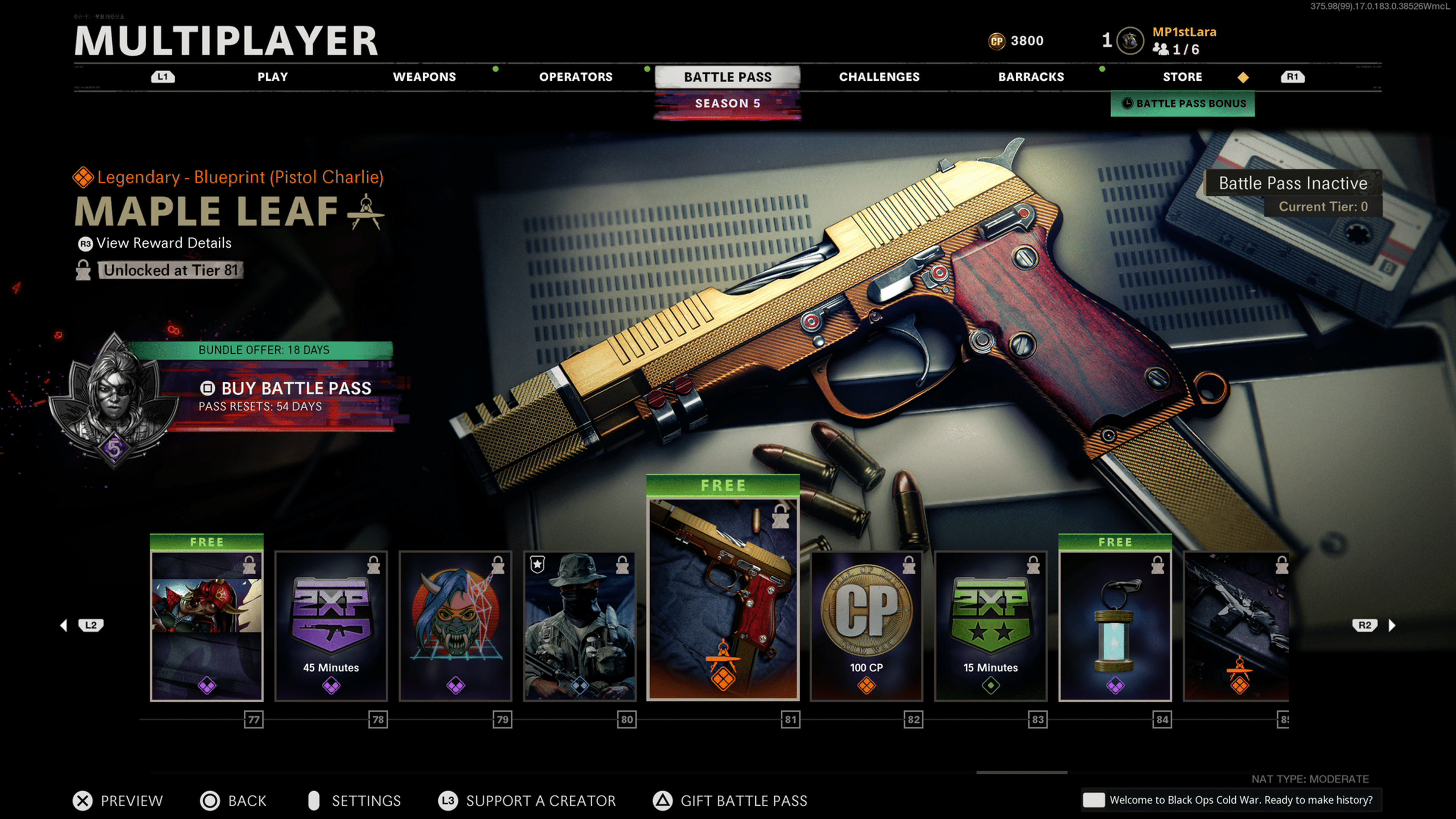Image resolution: width=1456 pixels, height=819 pixels.
Task: Select the rifle blueprint tile at tier 85
Action: click(x=1236, y=626)
